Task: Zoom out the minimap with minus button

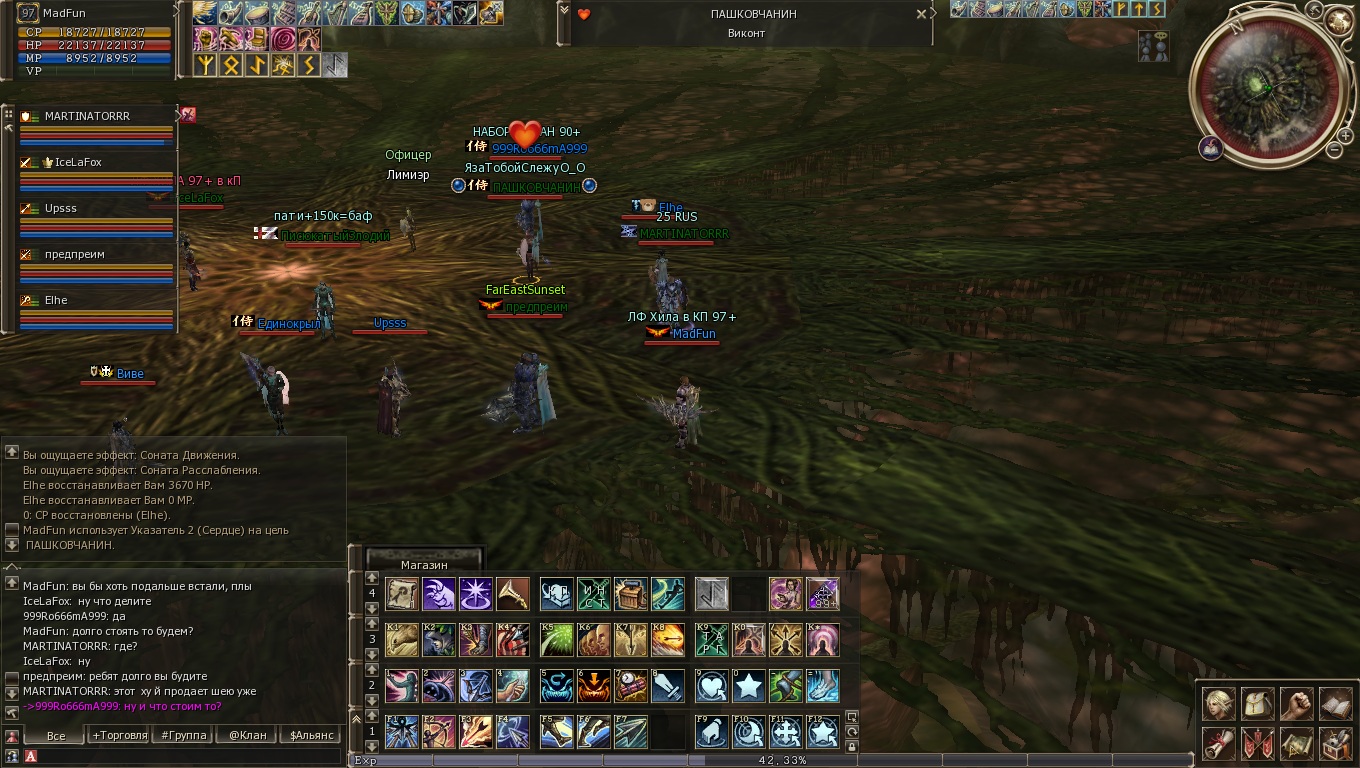Action: pyautogui.click(x=1334, y=150)
